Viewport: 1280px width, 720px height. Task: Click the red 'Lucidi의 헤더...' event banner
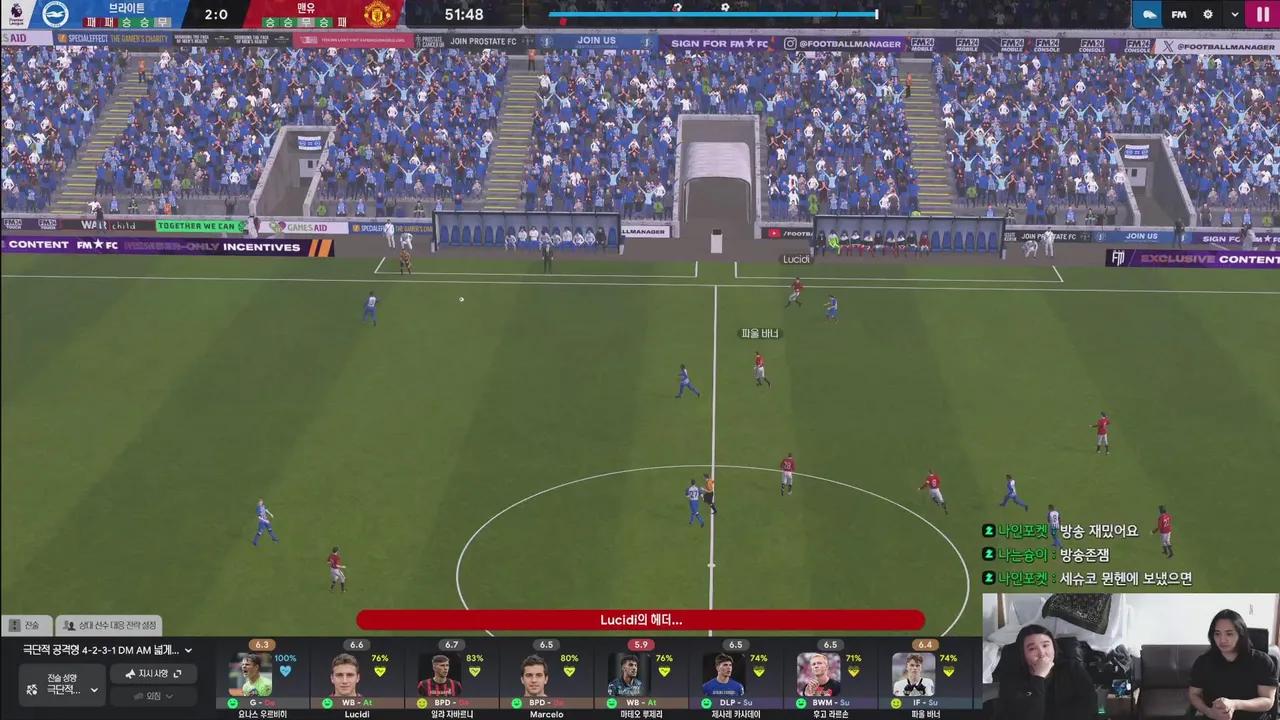pos(640,620)
